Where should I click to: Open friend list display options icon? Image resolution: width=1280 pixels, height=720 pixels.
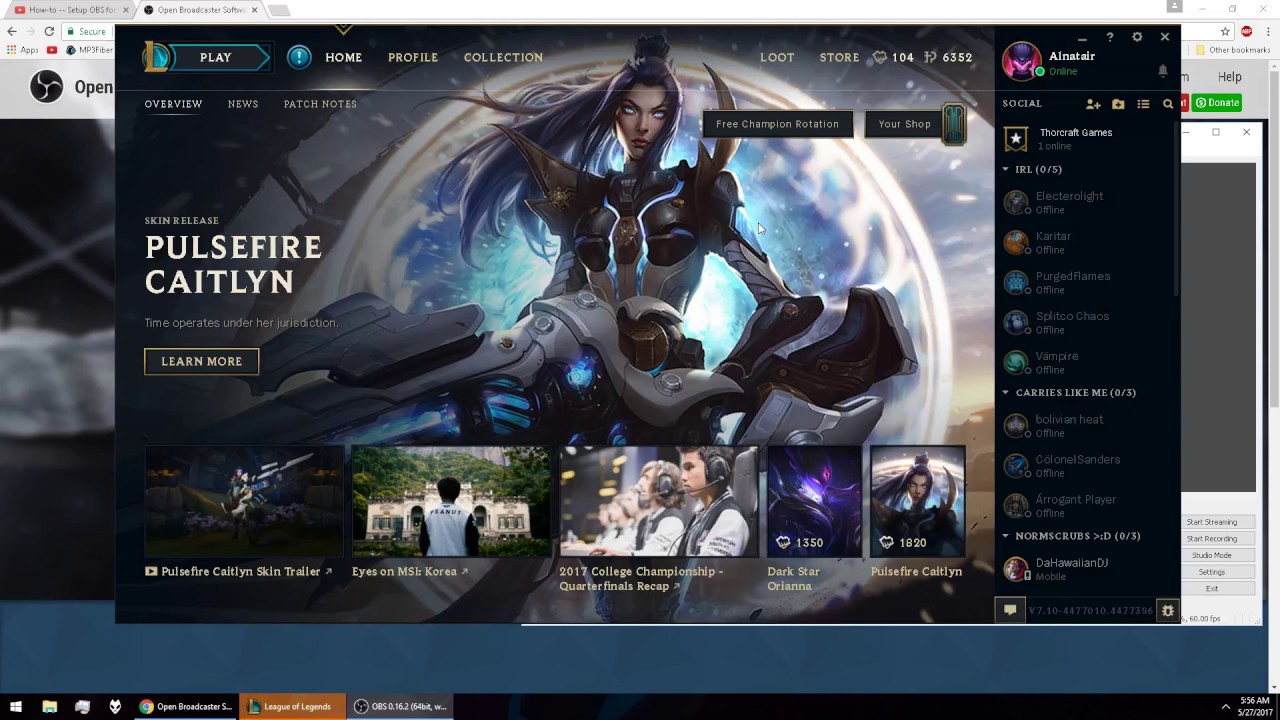pos(1143,104)
